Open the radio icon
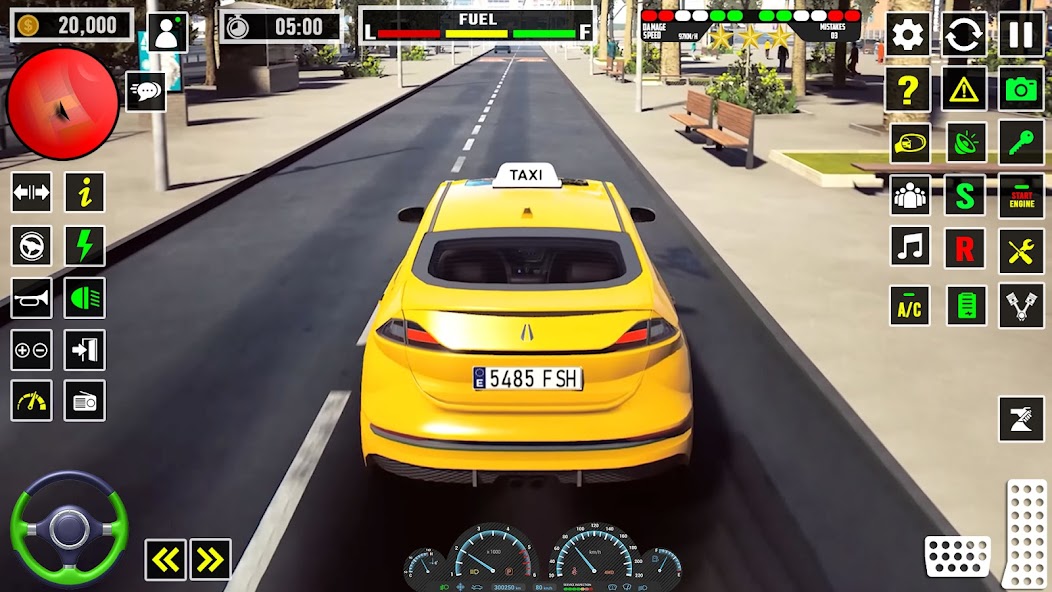1052x592 pixels. [x=85, y=401]
